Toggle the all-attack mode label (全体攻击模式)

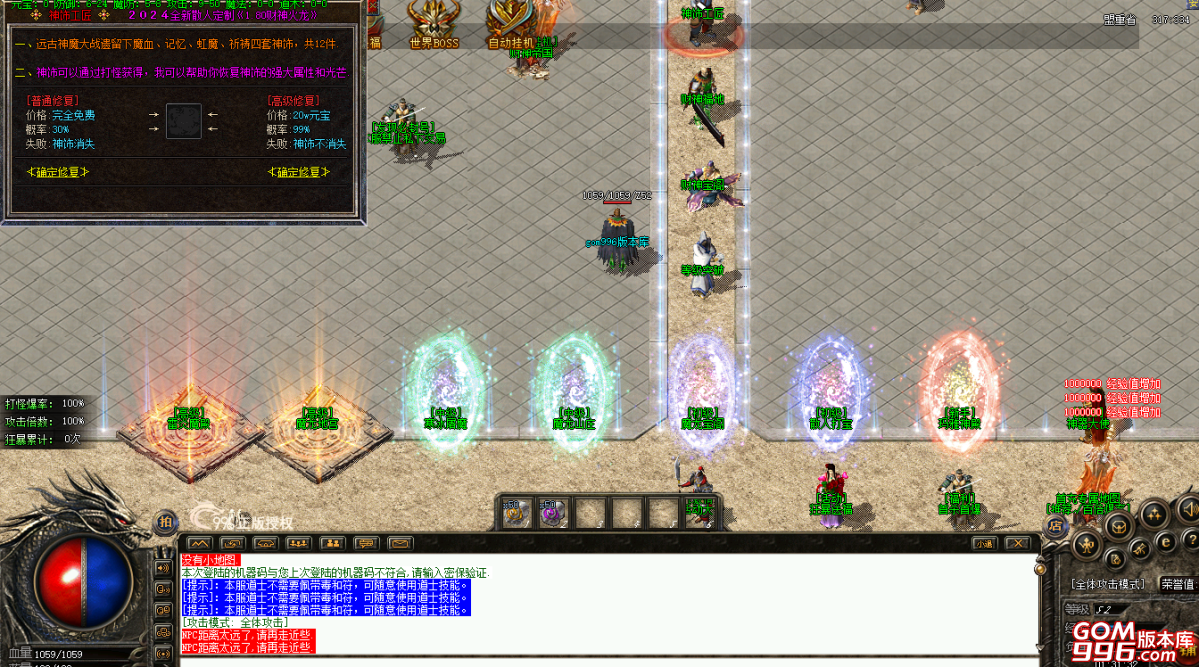[x=1107, y=584]
